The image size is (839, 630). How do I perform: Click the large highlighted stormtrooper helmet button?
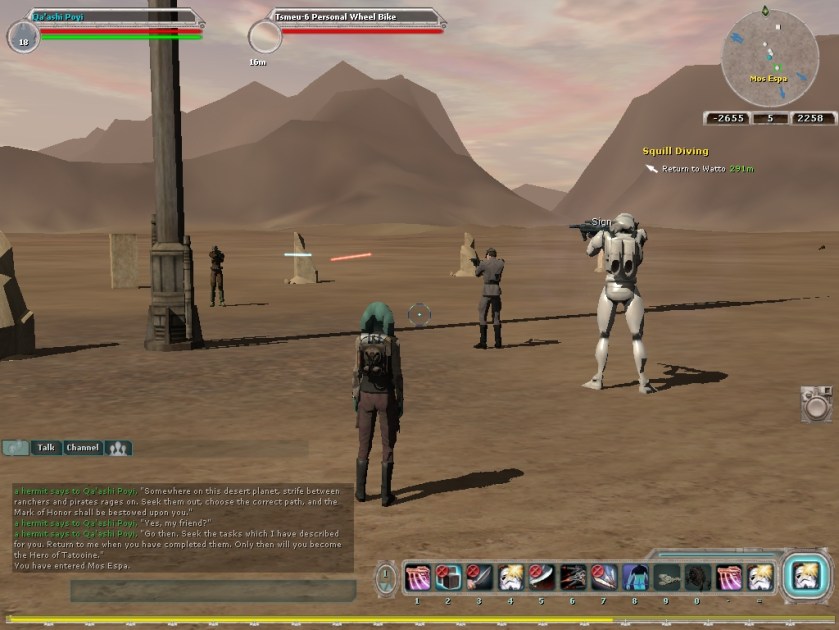(x=805, y=576)
